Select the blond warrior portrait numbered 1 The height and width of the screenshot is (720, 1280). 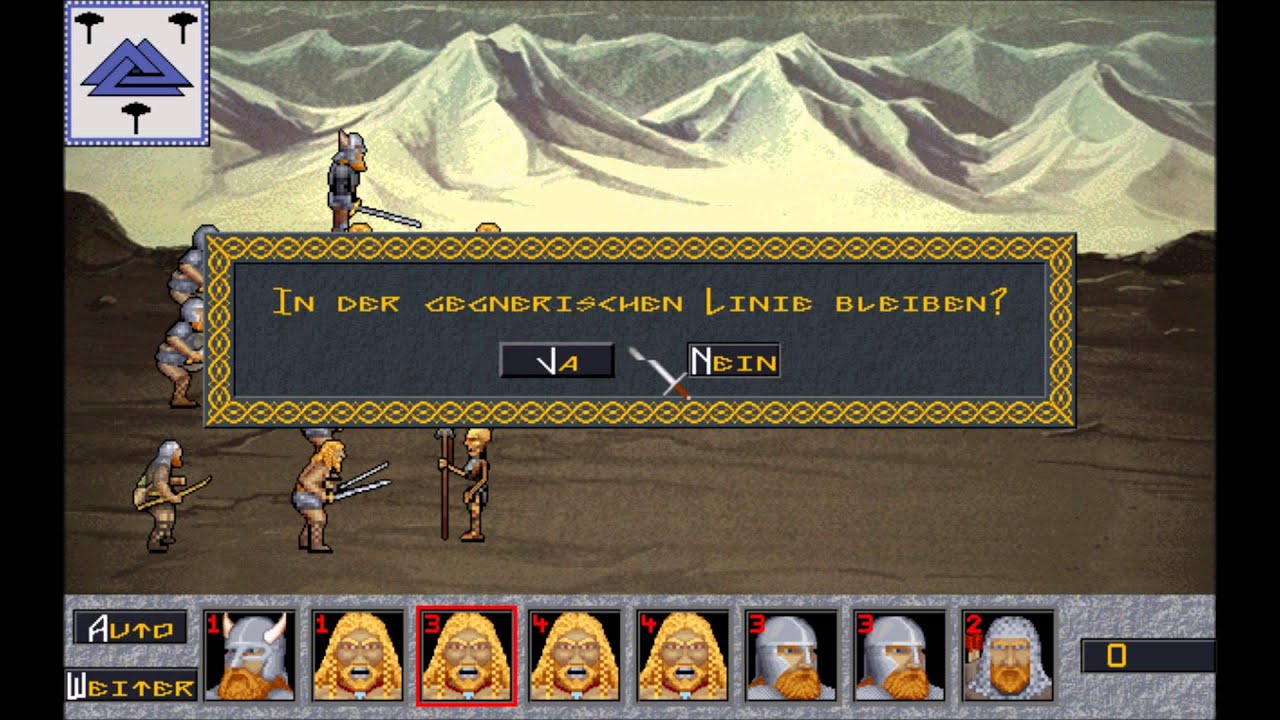[x=357, y=655]
